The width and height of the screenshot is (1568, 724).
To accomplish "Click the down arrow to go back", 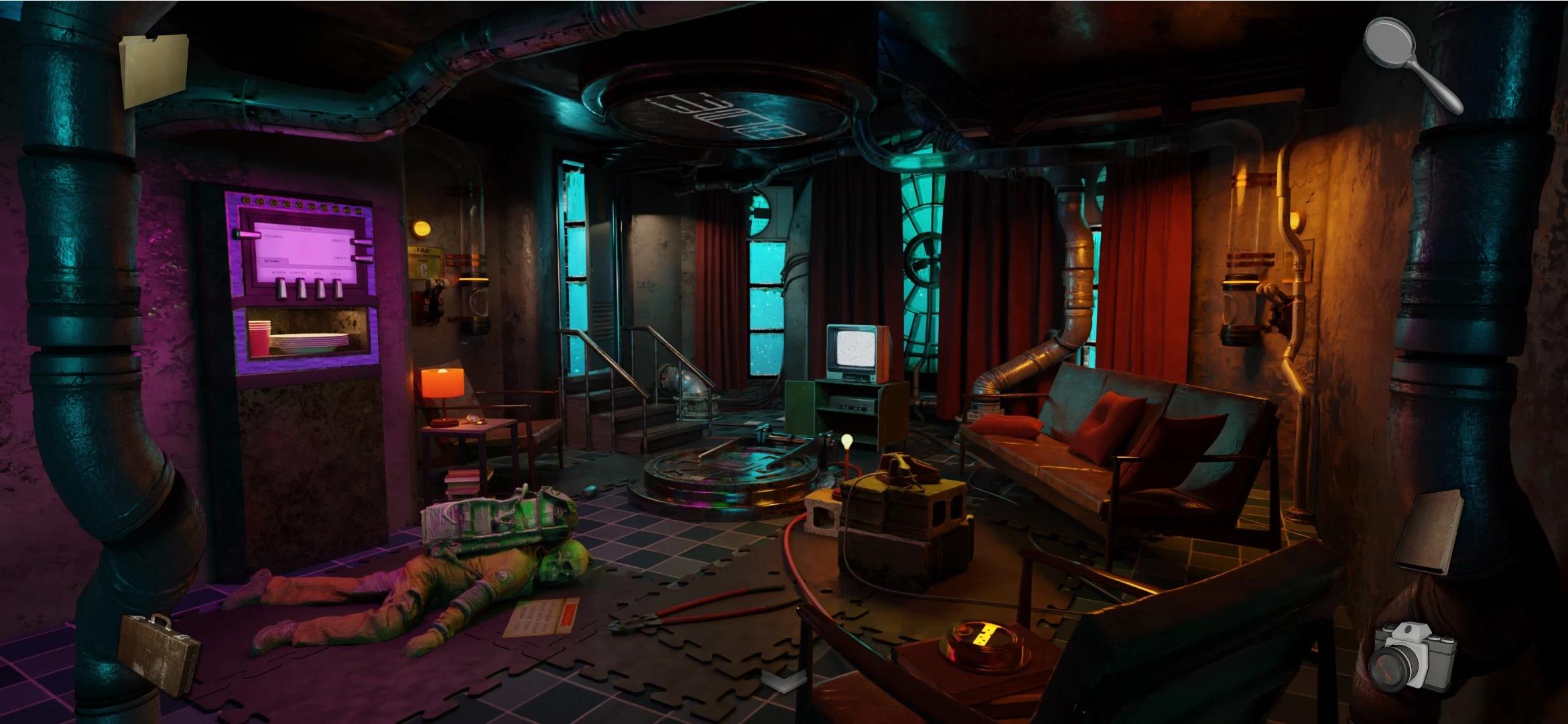I will click(x=778, y=680).
